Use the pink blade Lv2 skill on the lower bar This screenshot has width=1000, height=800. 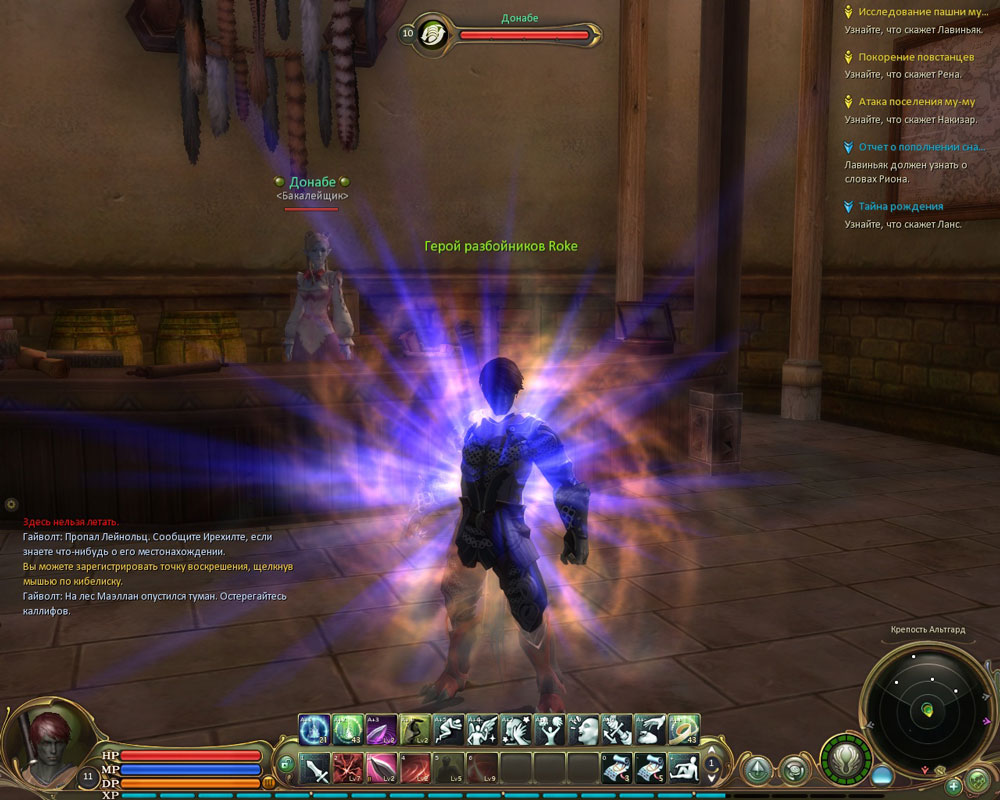point(381,768)
